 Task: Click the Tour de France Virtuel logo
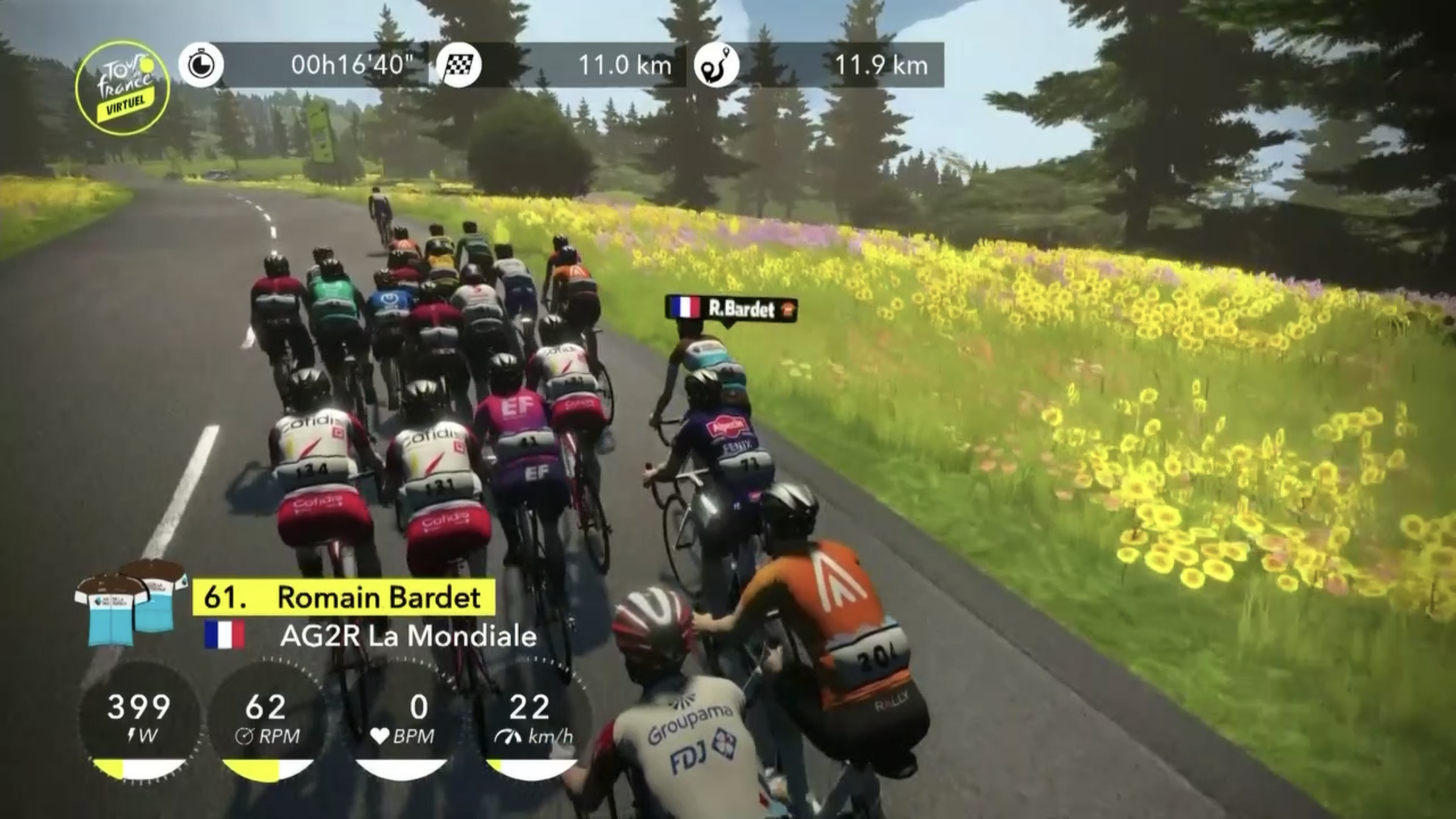pos(123,88)
